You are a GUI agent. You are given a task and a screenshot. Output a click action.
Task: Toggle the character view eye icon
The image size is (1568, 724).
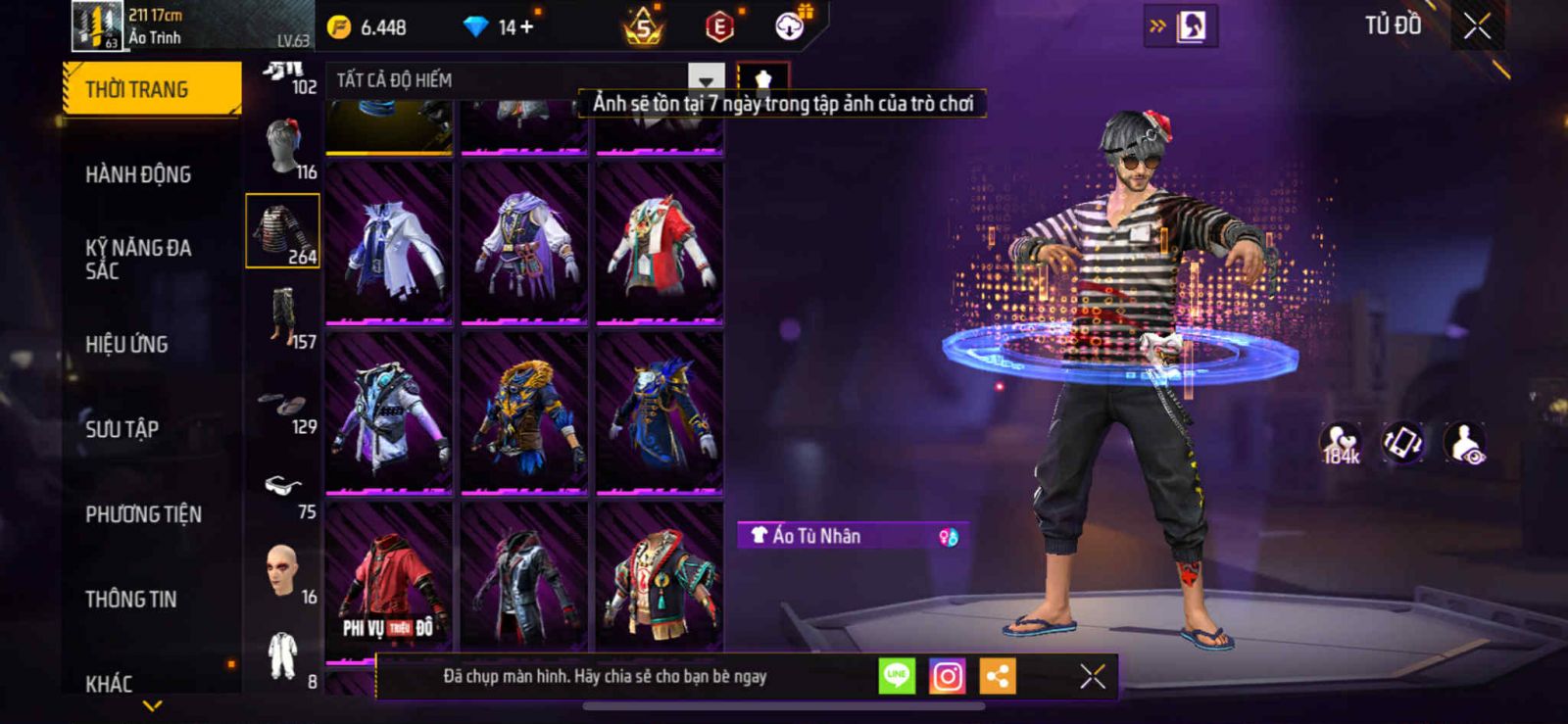1466,443
